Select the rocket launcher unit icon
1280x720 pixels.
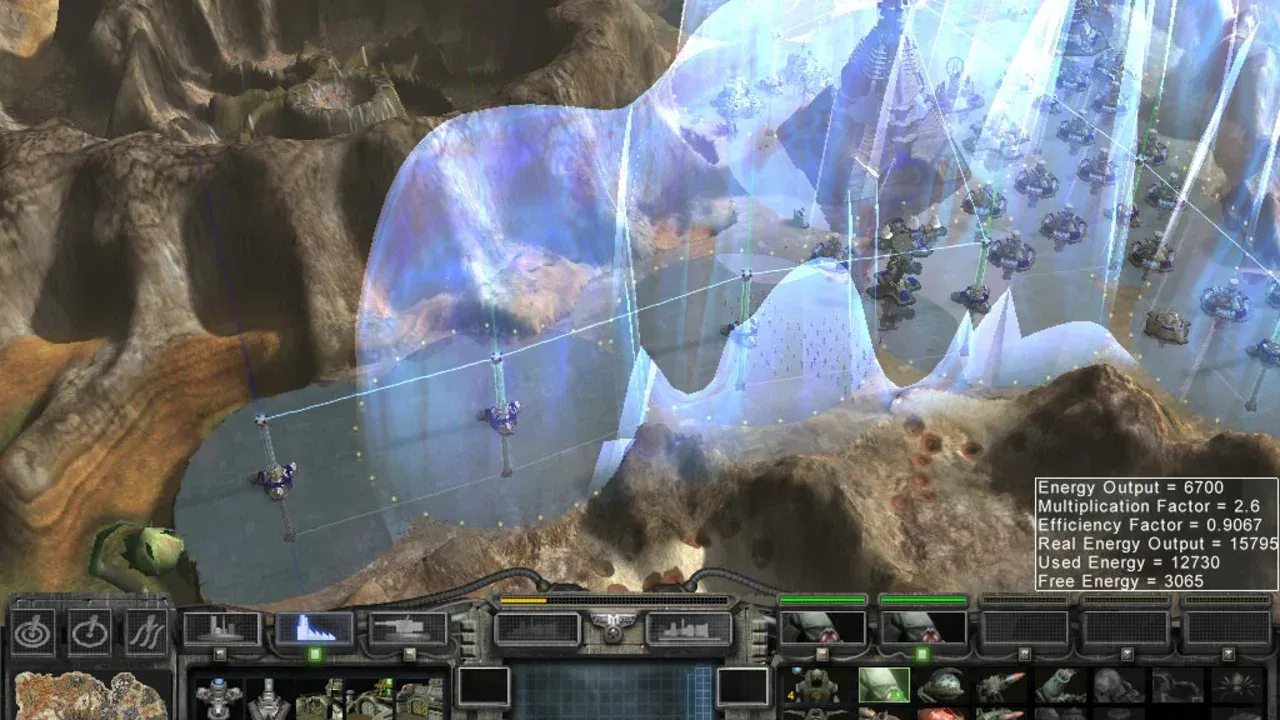coord(1005,684)
